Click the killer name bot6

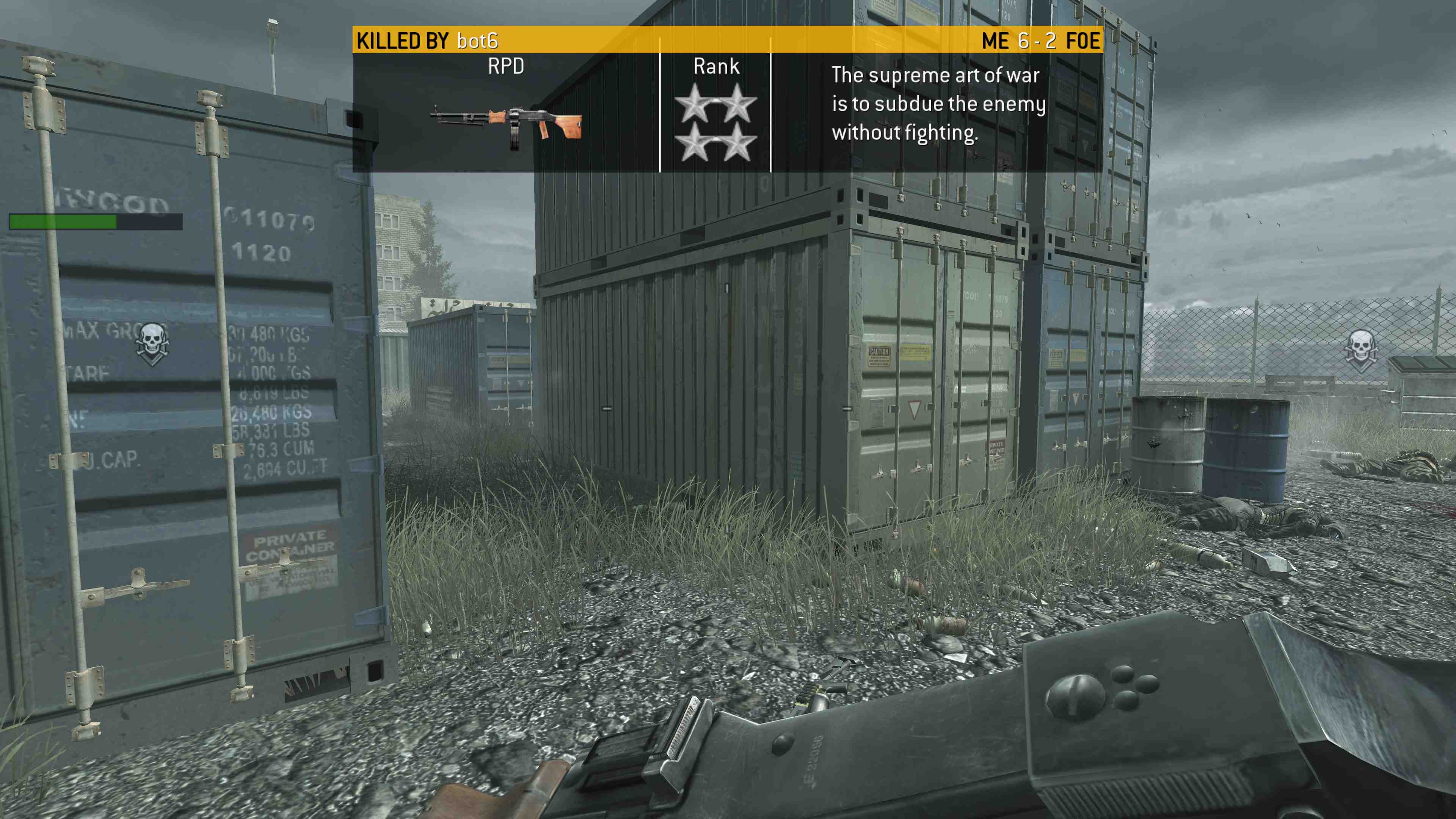point(478,41)
